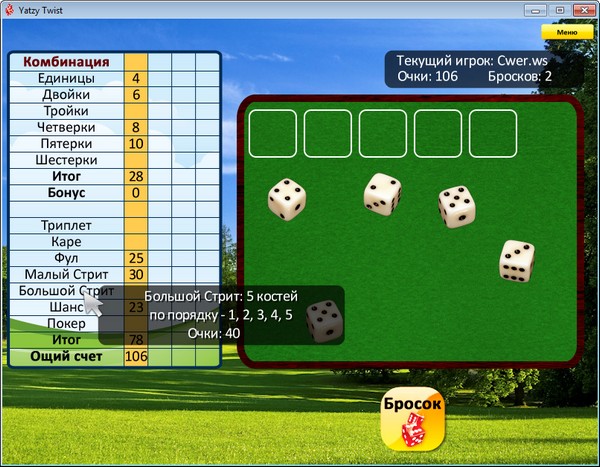Open the Меню button
The width and height of the screenshot is (600, 467).
(x=559, y=32)
